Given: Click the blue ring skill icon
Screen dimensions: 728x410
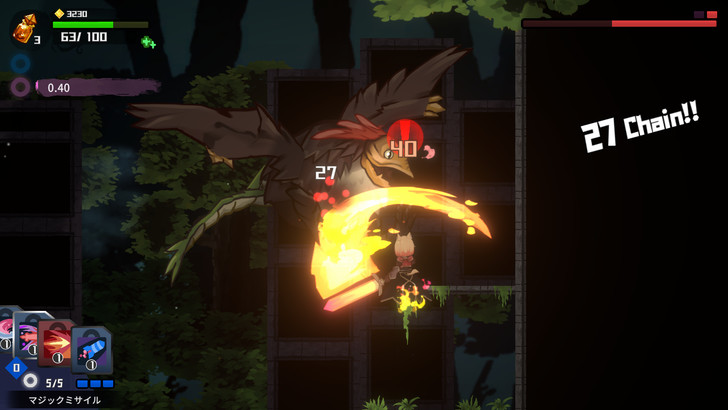Looking at the screenshot, I should pyautogui.click(x=20, y=64).
